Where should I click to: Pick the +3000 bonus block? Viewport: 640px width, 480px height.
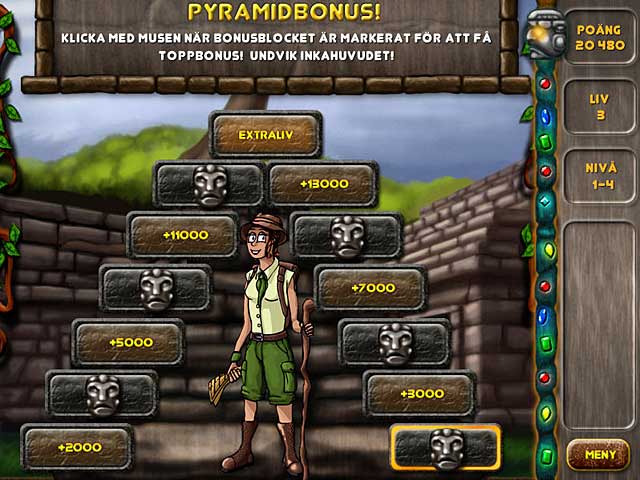point(419,394)
